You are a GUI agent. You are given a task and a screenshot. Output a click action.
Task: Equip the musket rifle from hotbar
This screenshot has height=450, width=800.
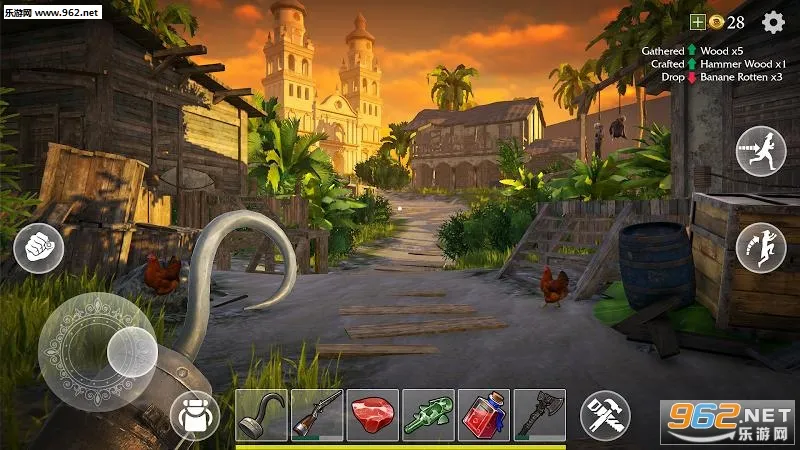point(317,415)
